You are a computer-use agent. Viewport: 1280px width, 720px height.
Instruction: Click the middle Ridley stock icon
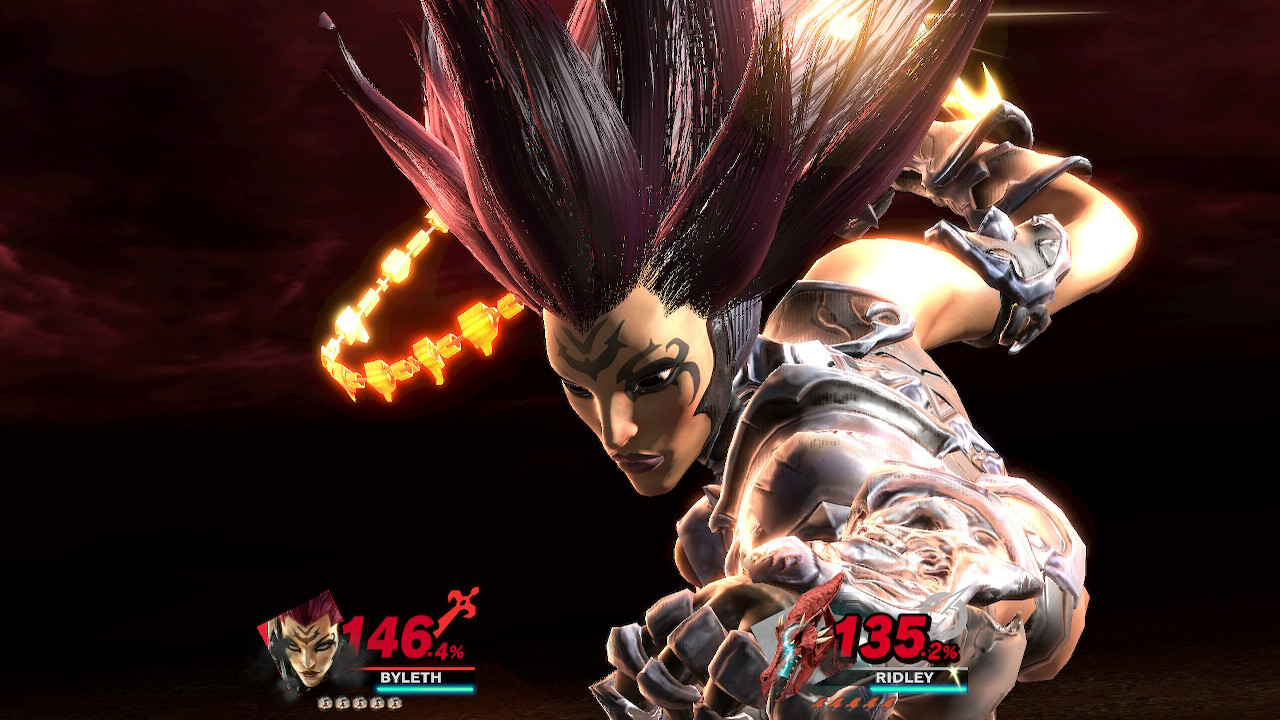tap(852, 704)
